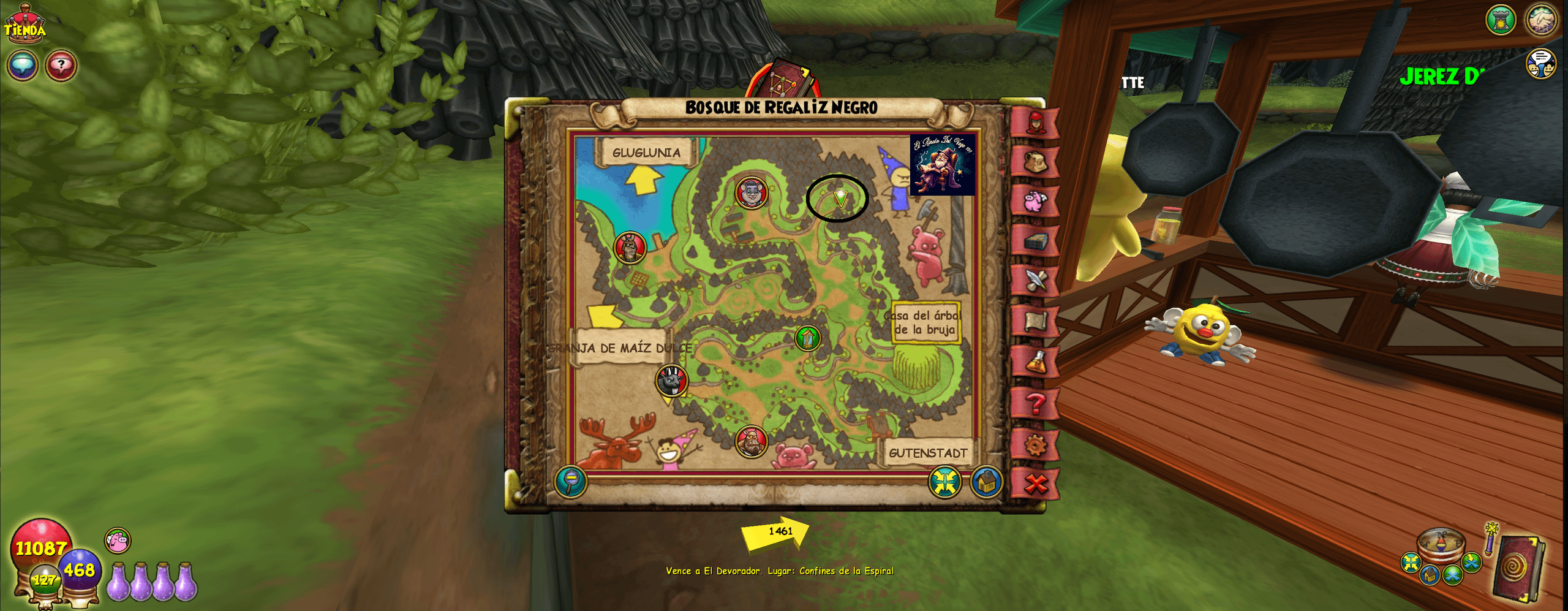Switch to the quill and scroll tab
1568x611 pixels.
(x=1035, y=281)
